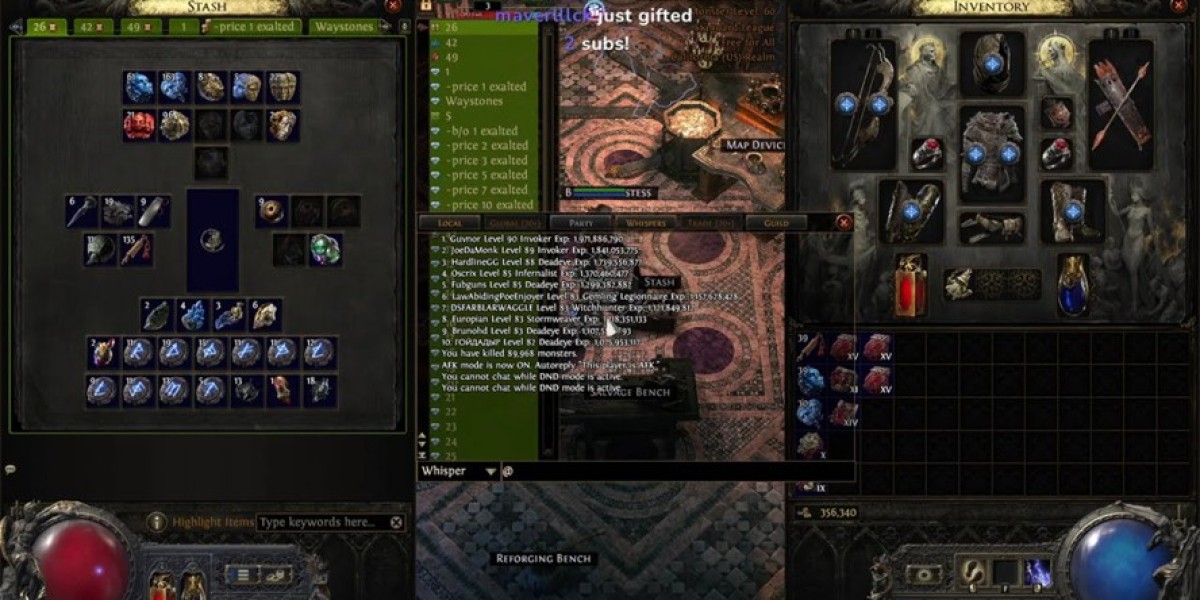Screen dimensions: 1200x600
Task: Open the '-price 1 exalted' stash tab
Action: click(250, 27)
